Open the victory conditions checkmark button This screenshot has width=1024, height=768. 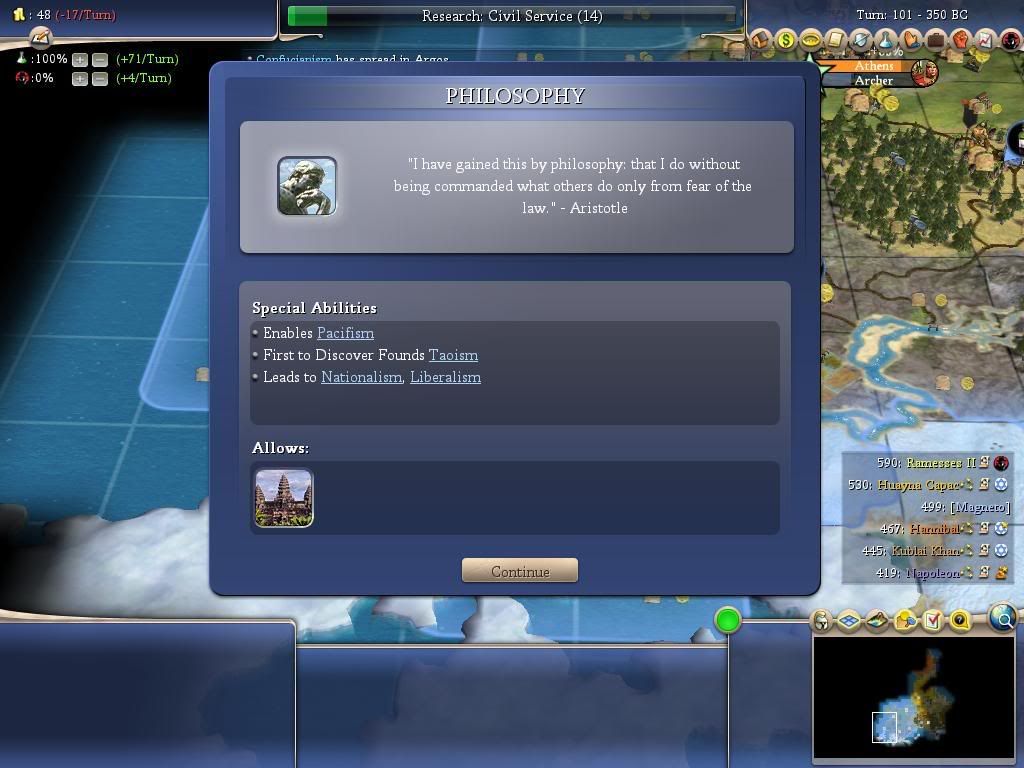(x=932, y=621)
